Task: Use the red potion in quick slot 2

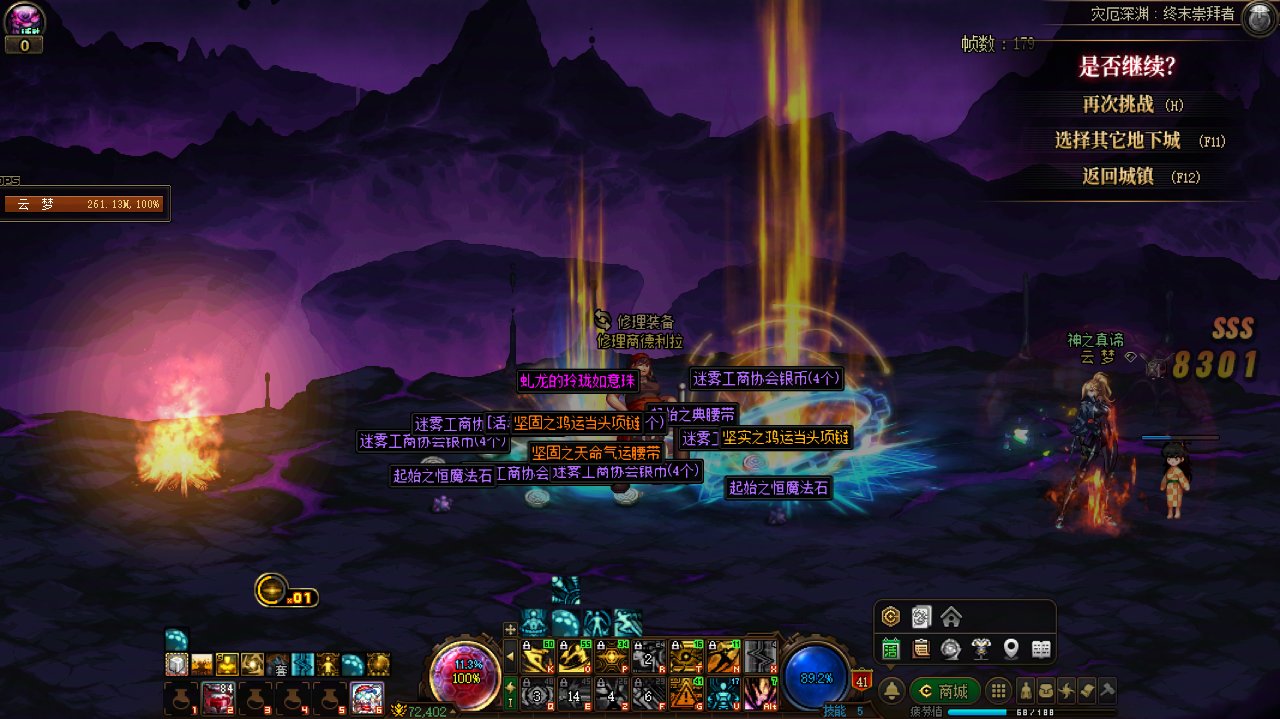Action: pyautogui.click(x=219, y=696)
